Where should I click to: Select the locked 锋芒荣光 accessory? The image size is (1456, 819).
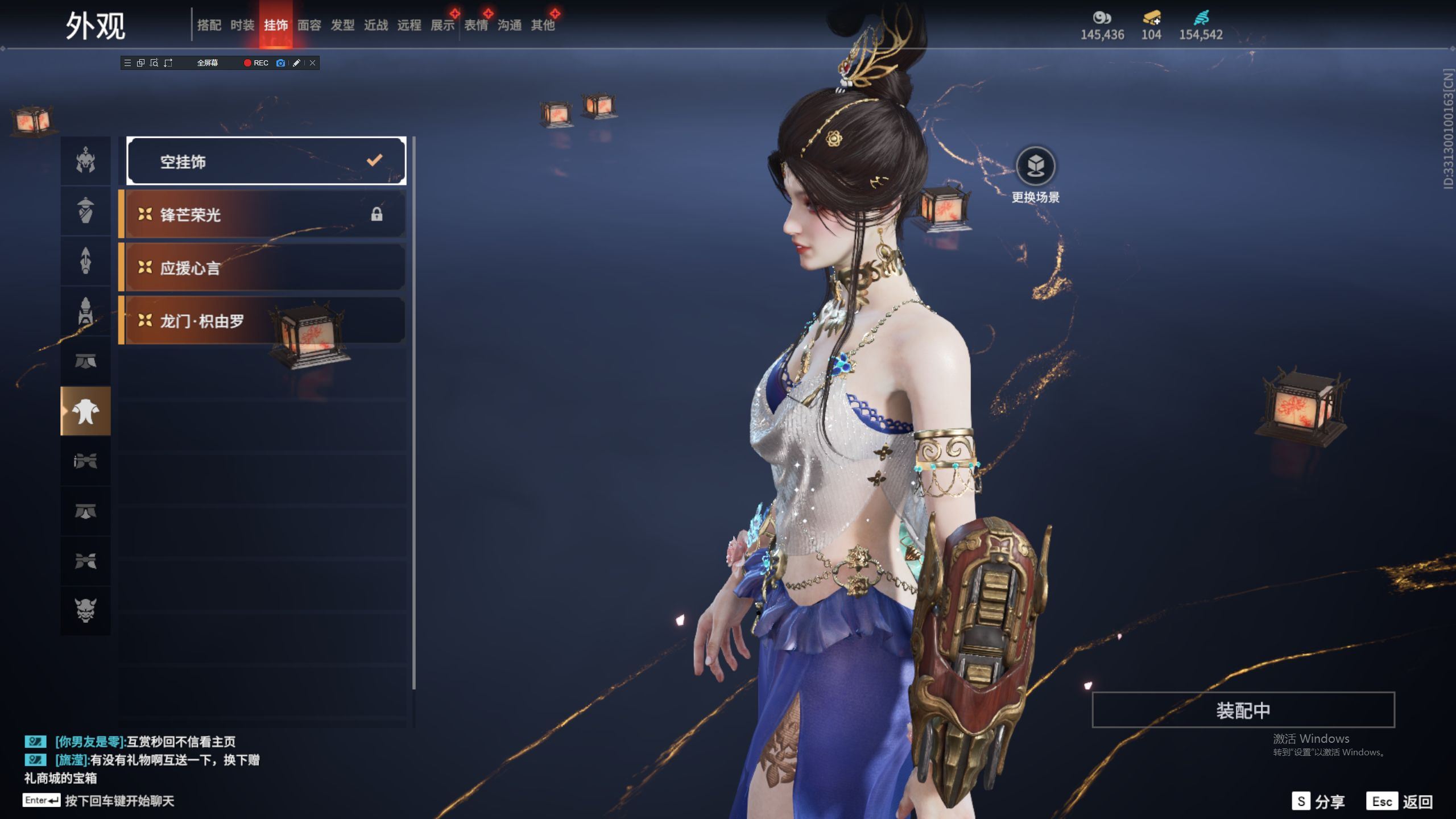pyautogui.click(x=263, y=214)
